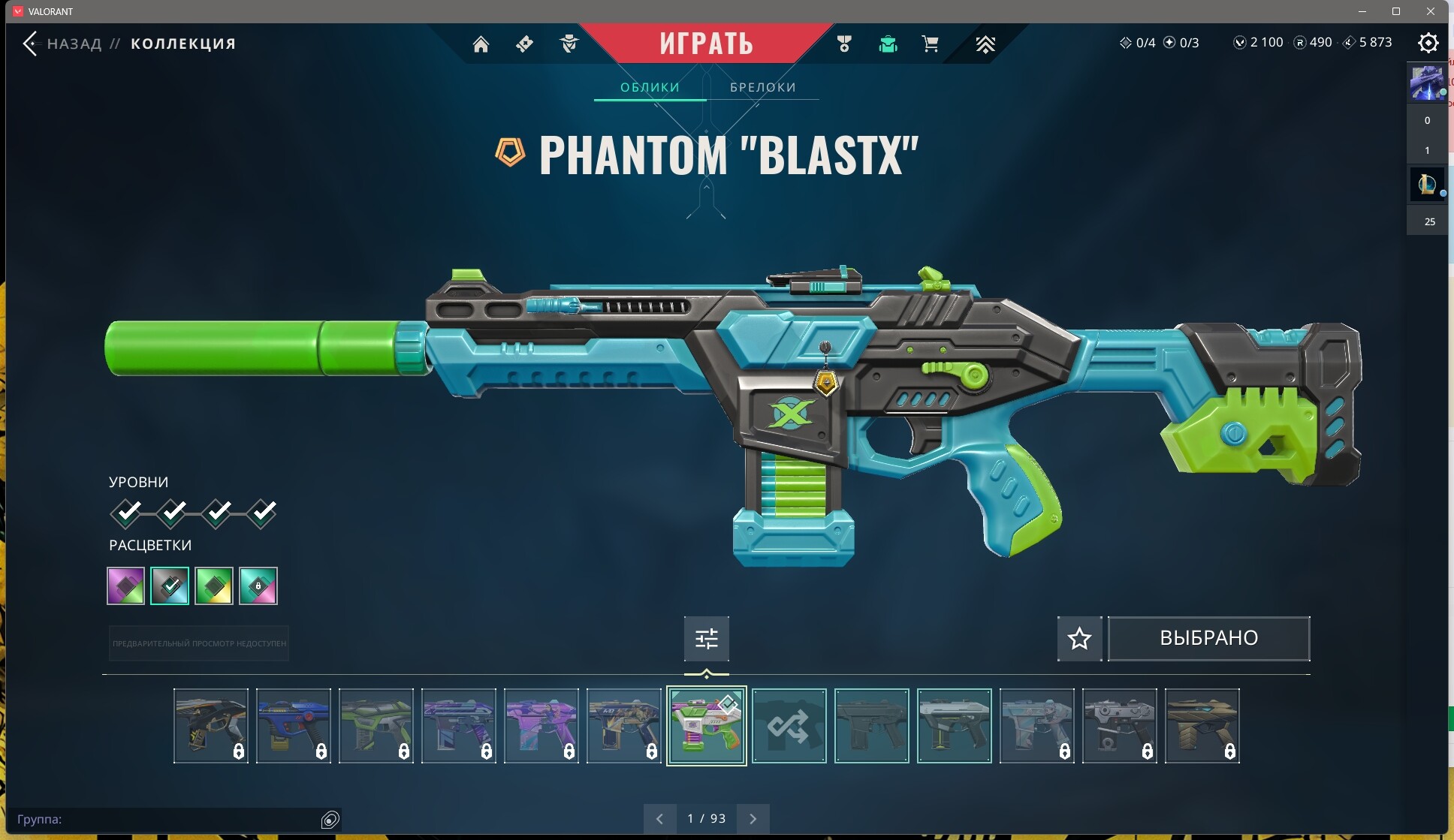Go to the previous skin page
Screen dimensions: 1454x840
click(x=659, y=819)
